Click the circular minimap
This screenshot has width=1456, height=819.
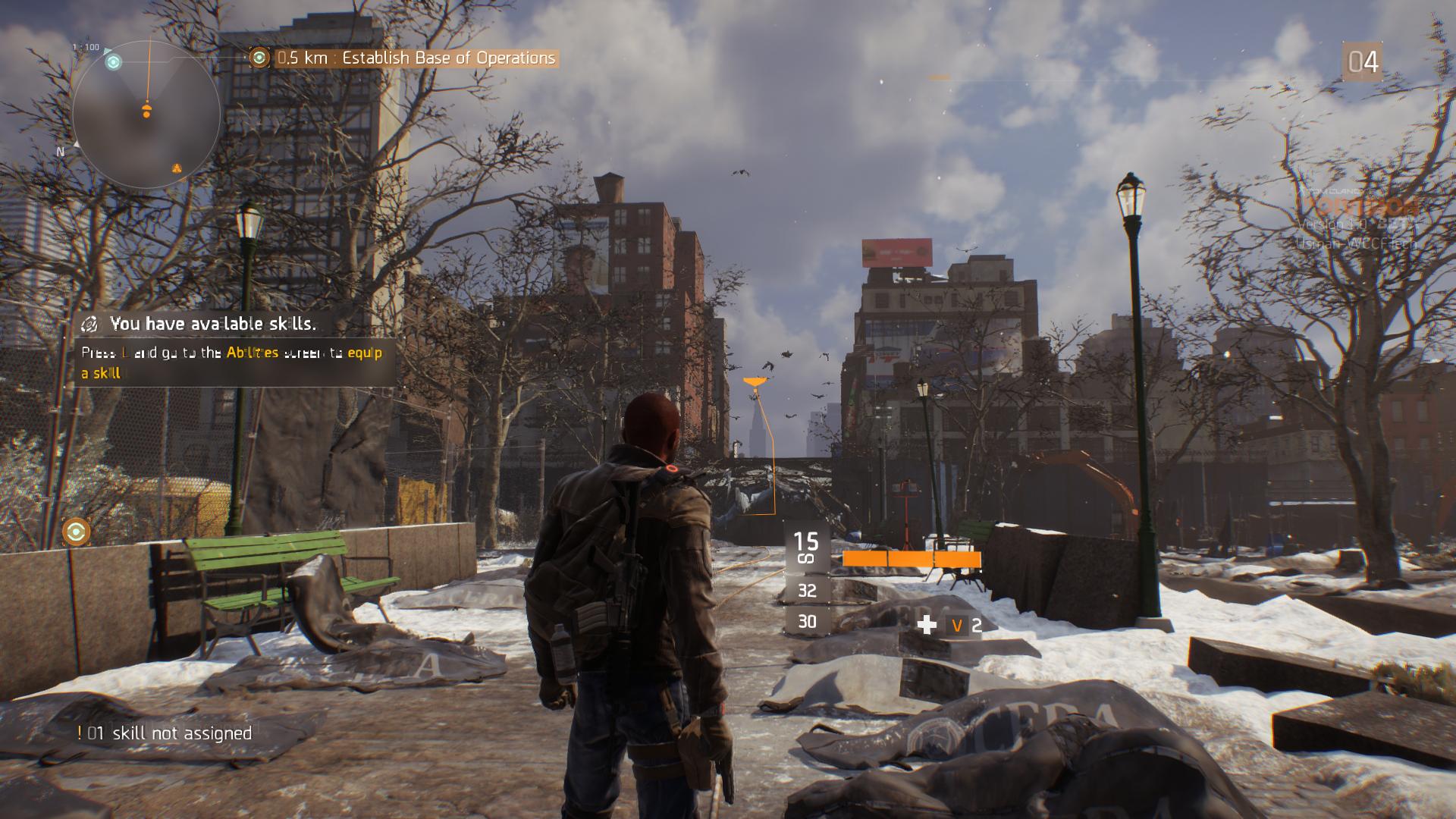146,114
